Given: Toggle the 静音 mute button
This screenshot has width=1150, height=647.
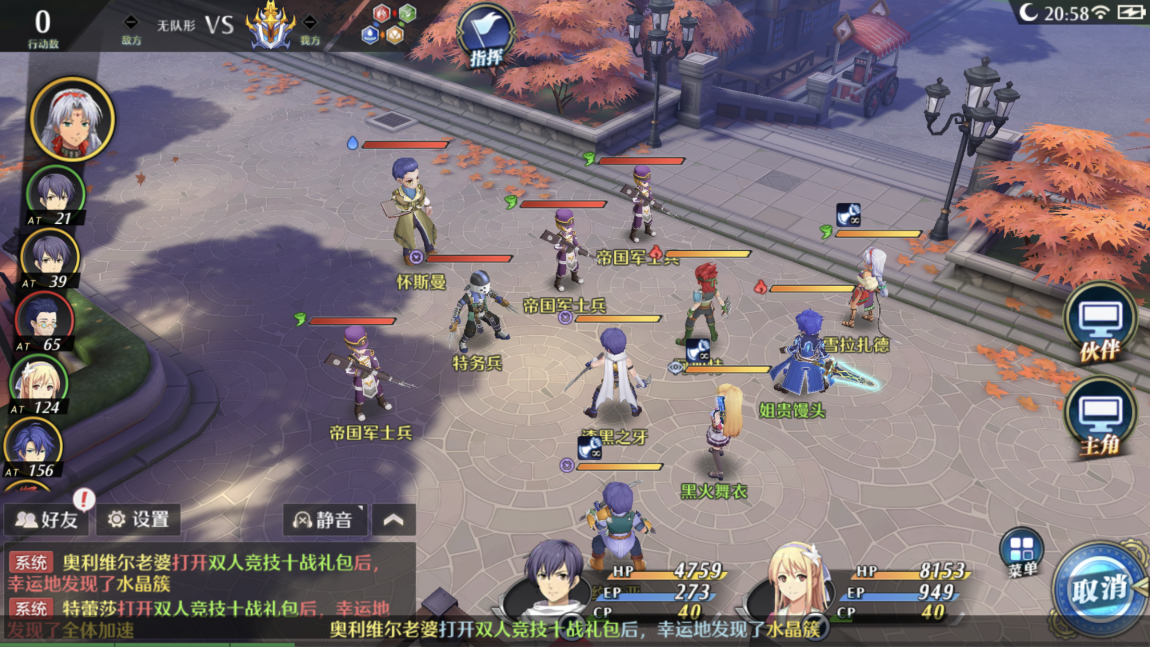Looking at the screenshot, I should 325,520.
